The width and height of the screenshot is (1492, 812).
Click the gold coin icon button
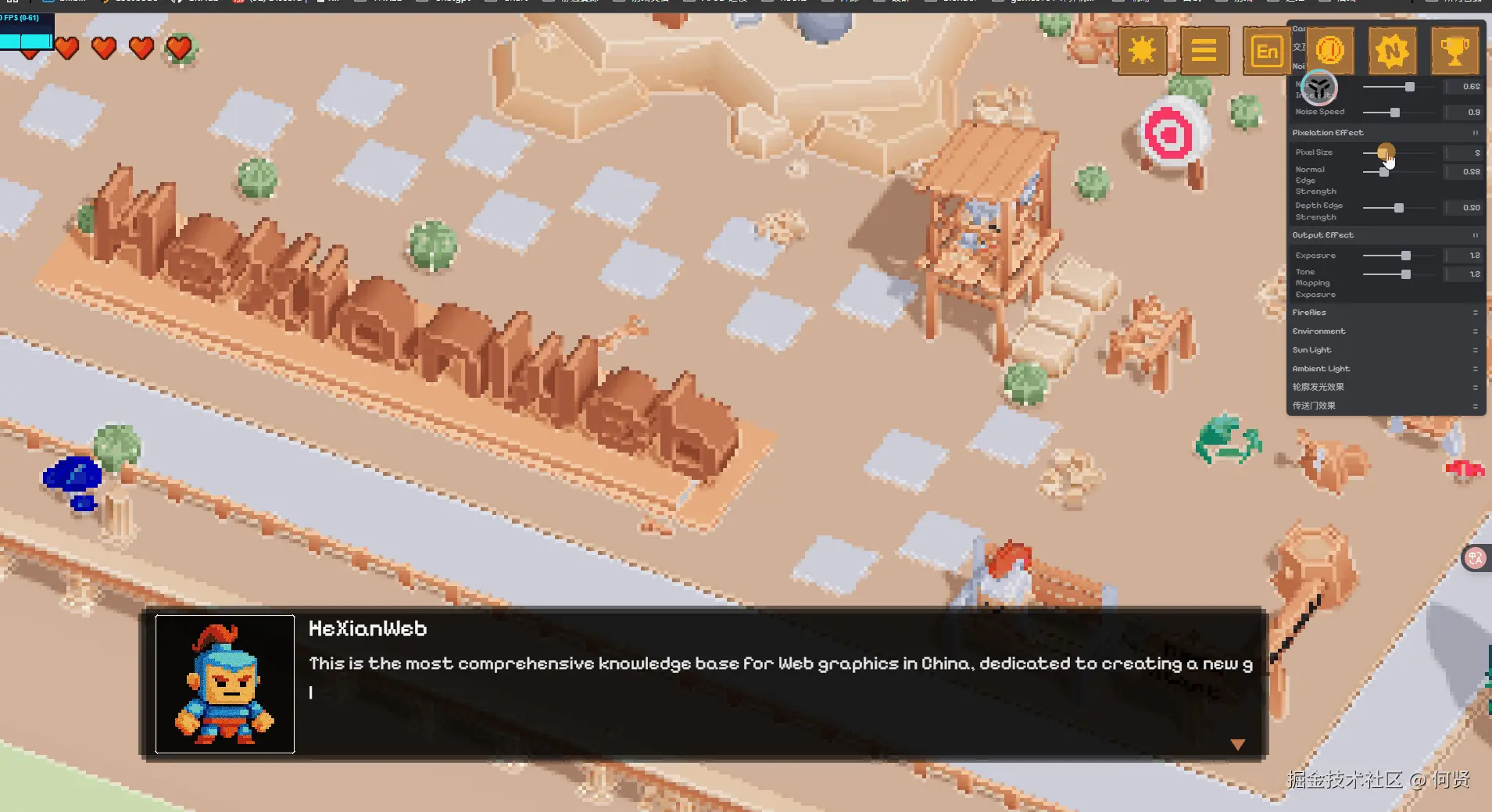pos(1329,52)
